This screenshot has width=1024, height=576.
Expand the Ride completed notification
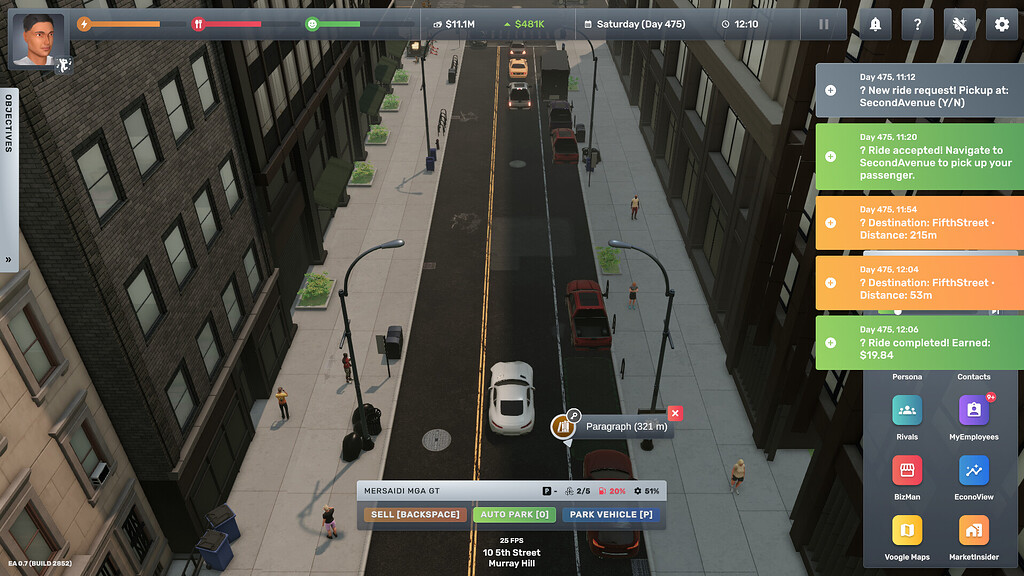click(x=830, y=342)
